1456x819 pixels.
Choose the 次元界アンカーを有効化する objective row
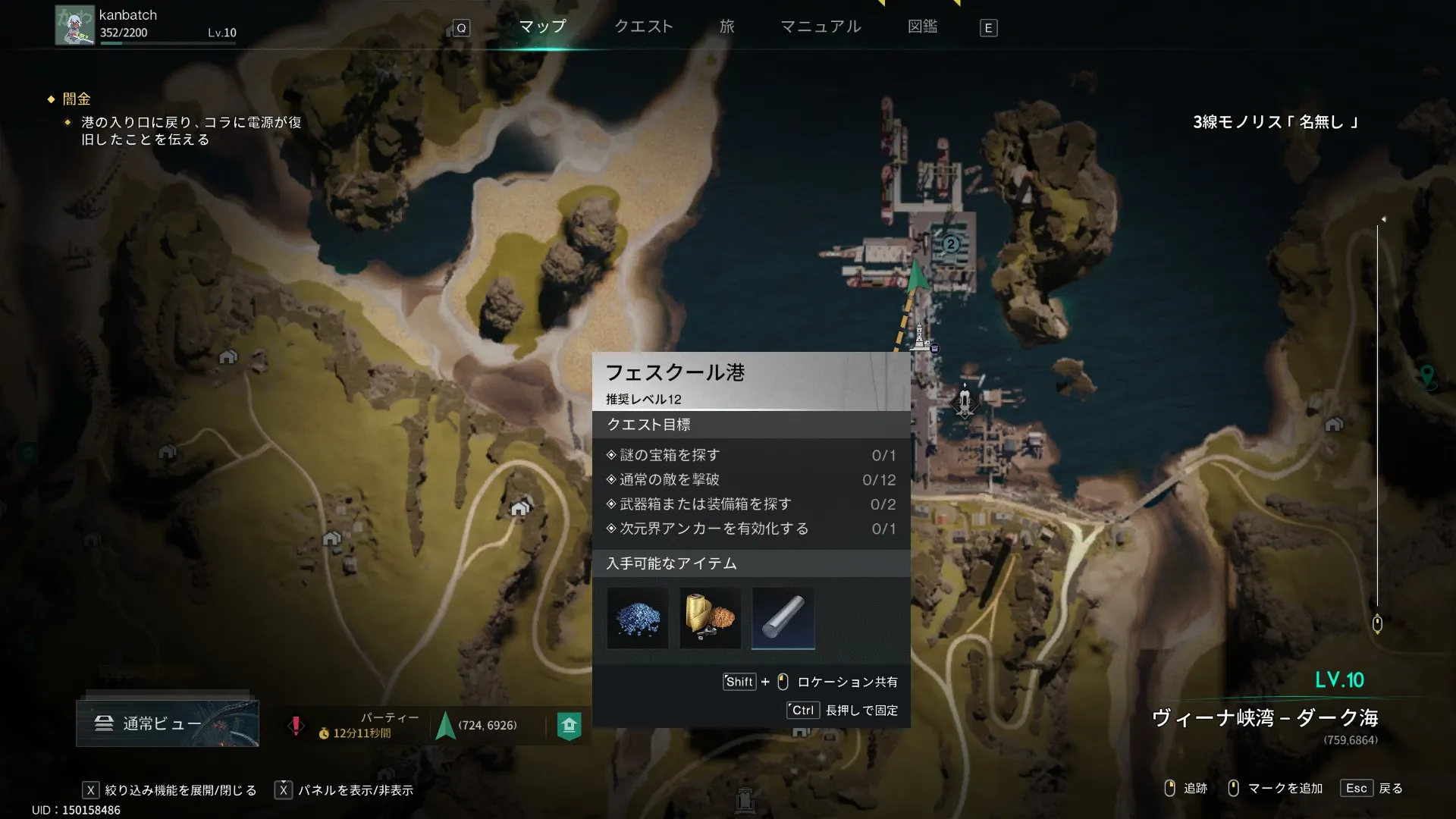click(x=751, y=529)
